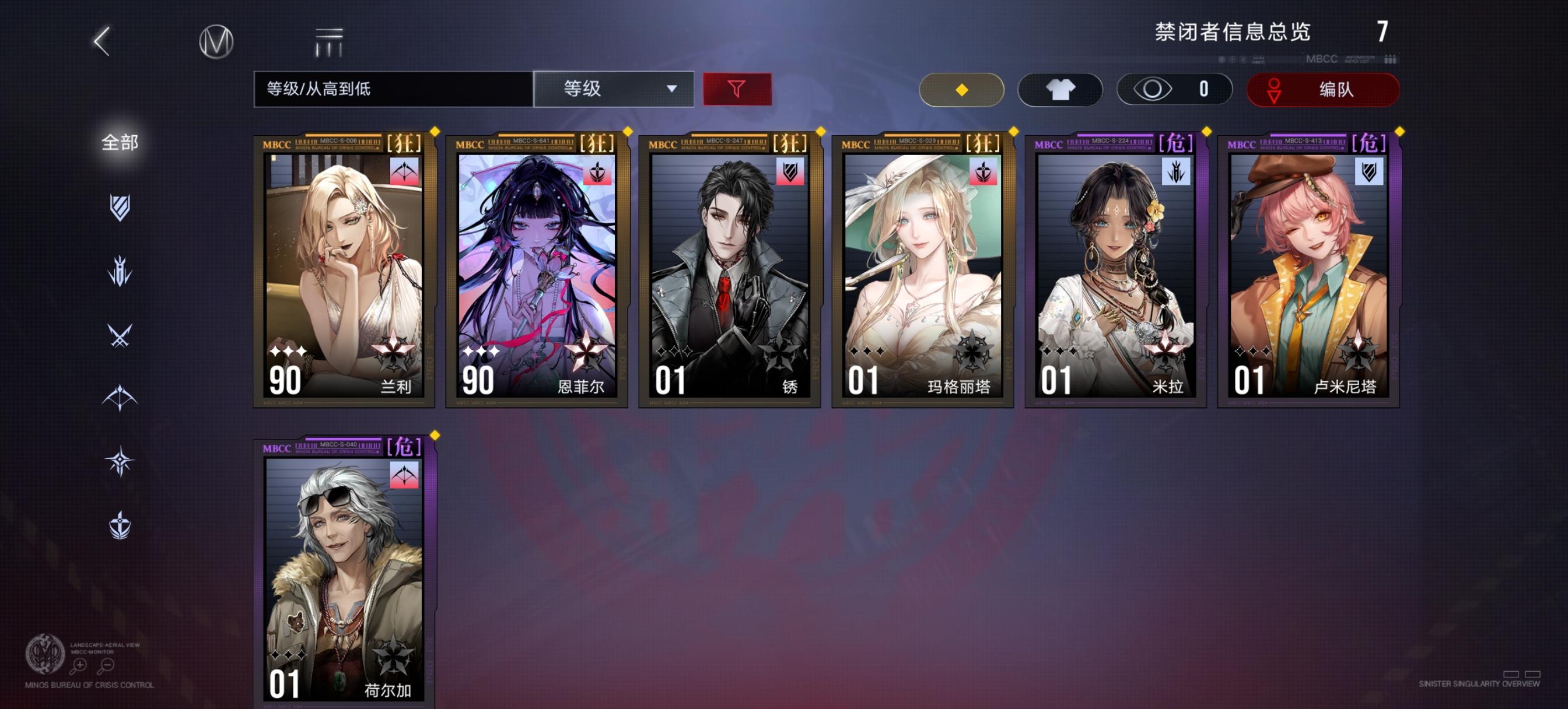
Task: Toggle the shirt costume display option
Action: (1059, 89)
